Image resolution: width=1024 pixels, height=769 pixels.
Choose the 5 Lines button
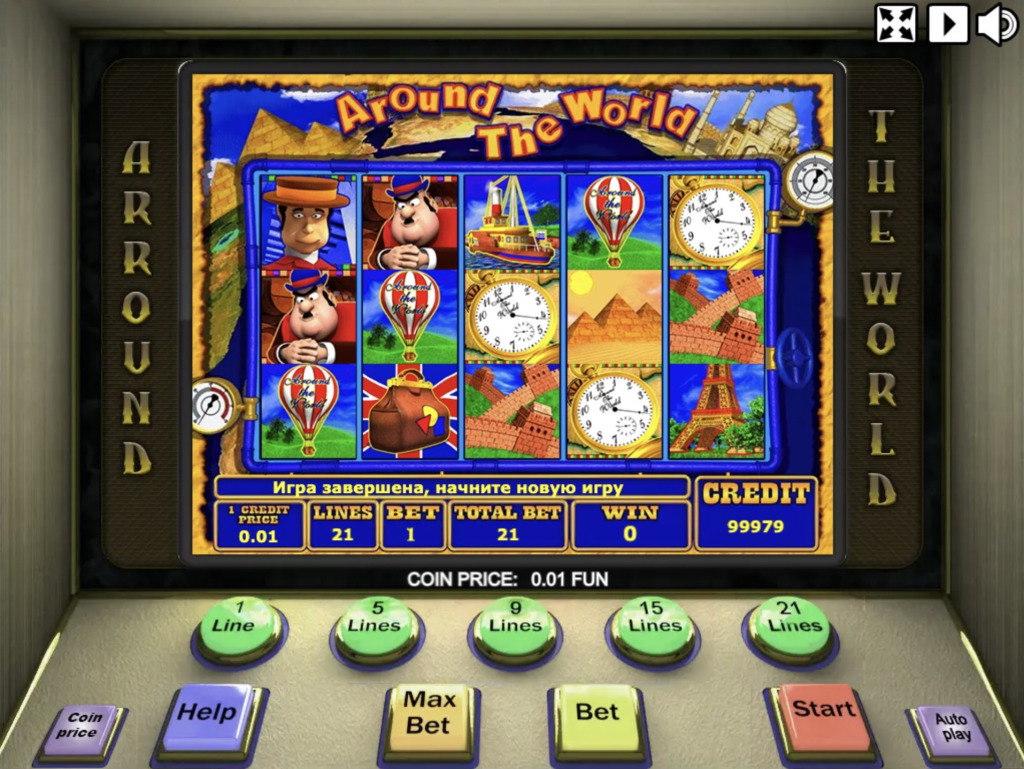click(376, 626)
